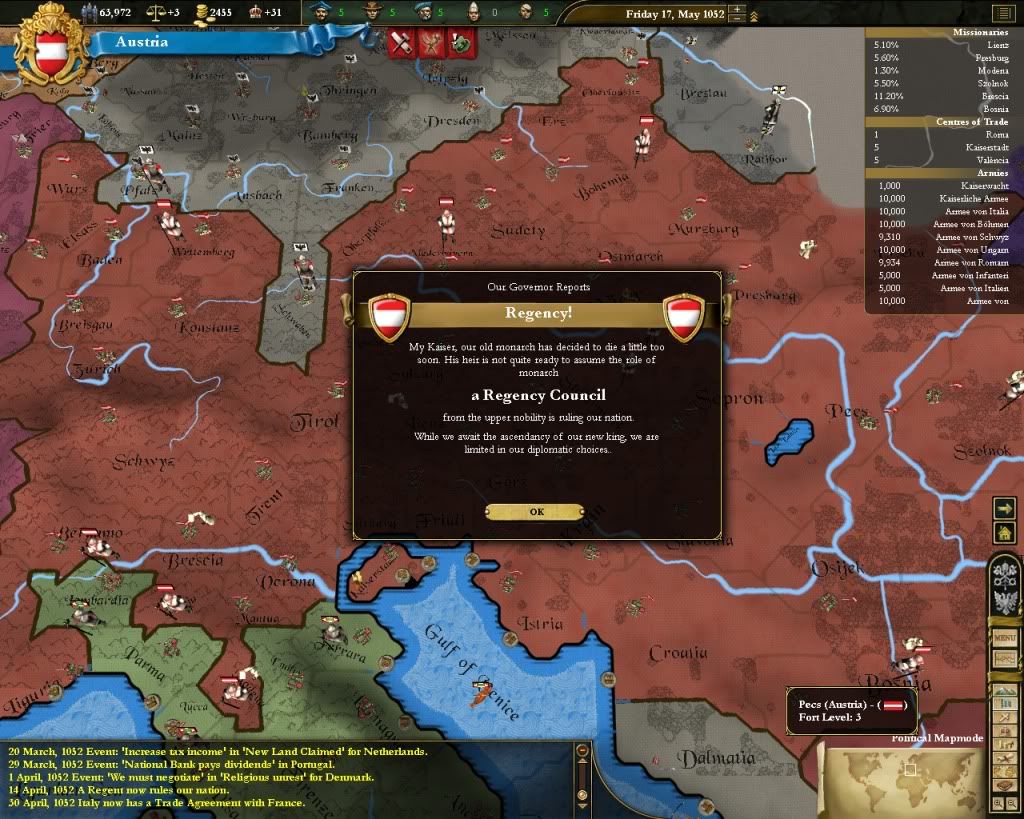
Task: Open the MENU button on the sidebar
Action: pyautogui.click(x=1004, y=637)
